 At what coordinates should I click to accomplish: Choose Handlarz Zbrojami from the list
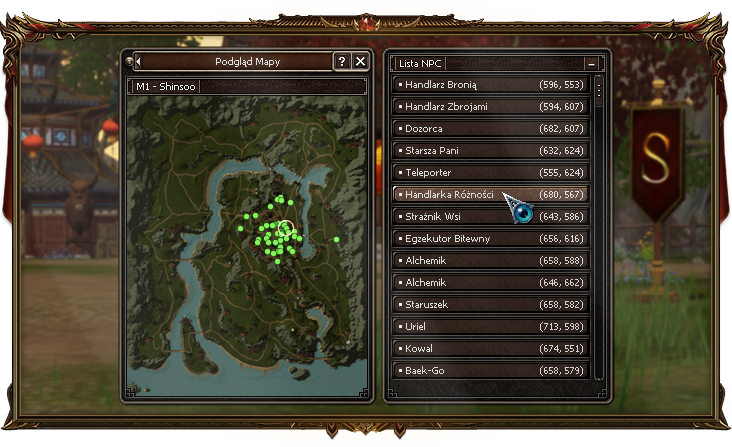click(x=491, y=107)
